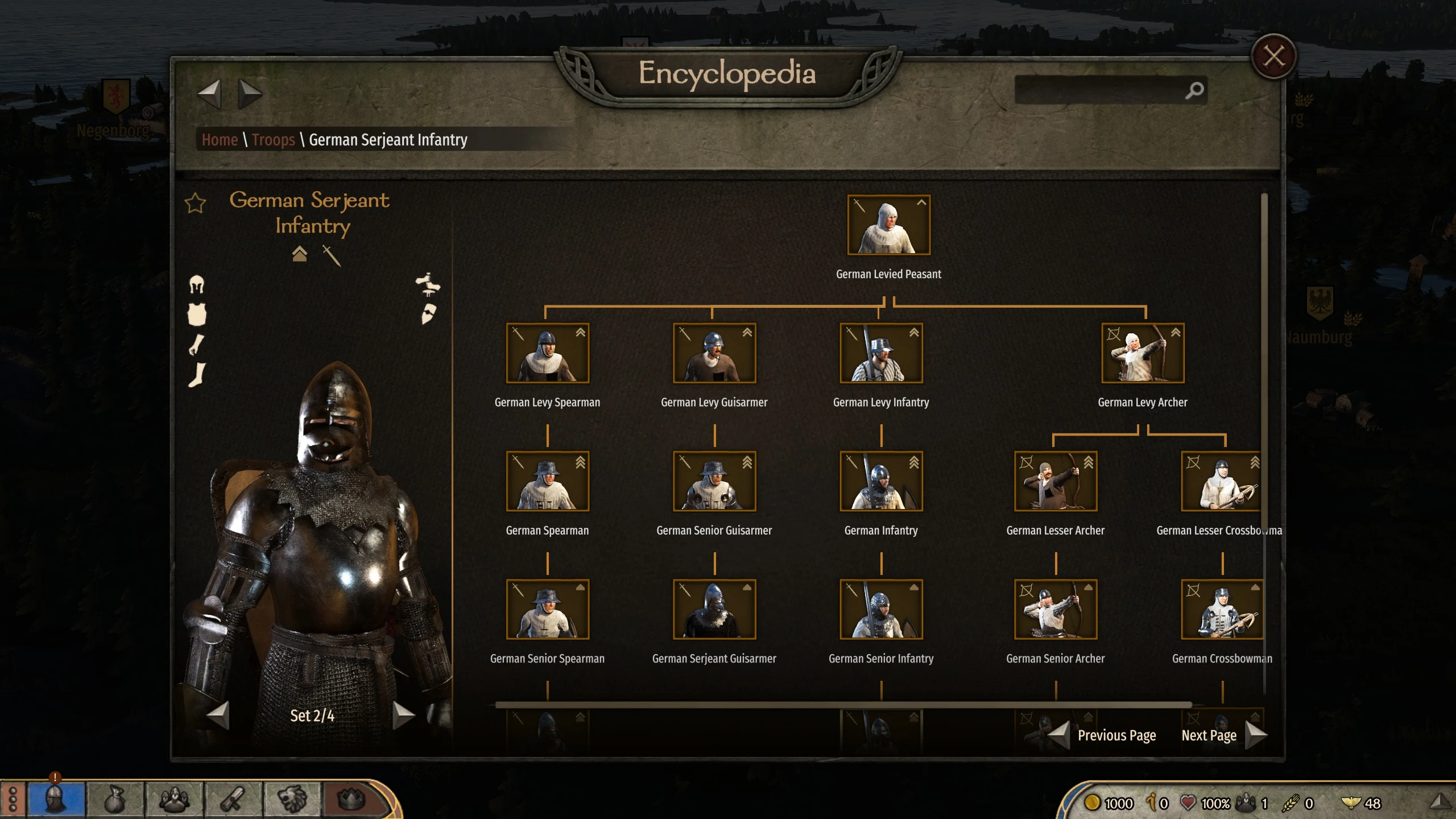Go back with the Encyclopedia left arrow
1456x819 pixels.
(x=209, y=93)
